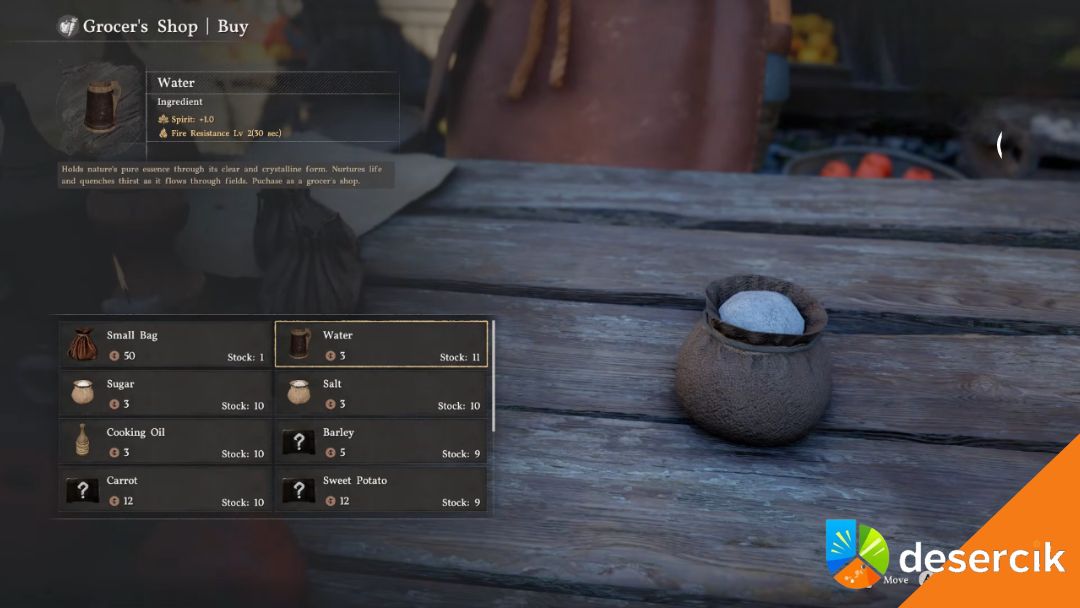Choose the Water item for purchase
Screen dimensions: 1080x608
[x=381, y=345]
